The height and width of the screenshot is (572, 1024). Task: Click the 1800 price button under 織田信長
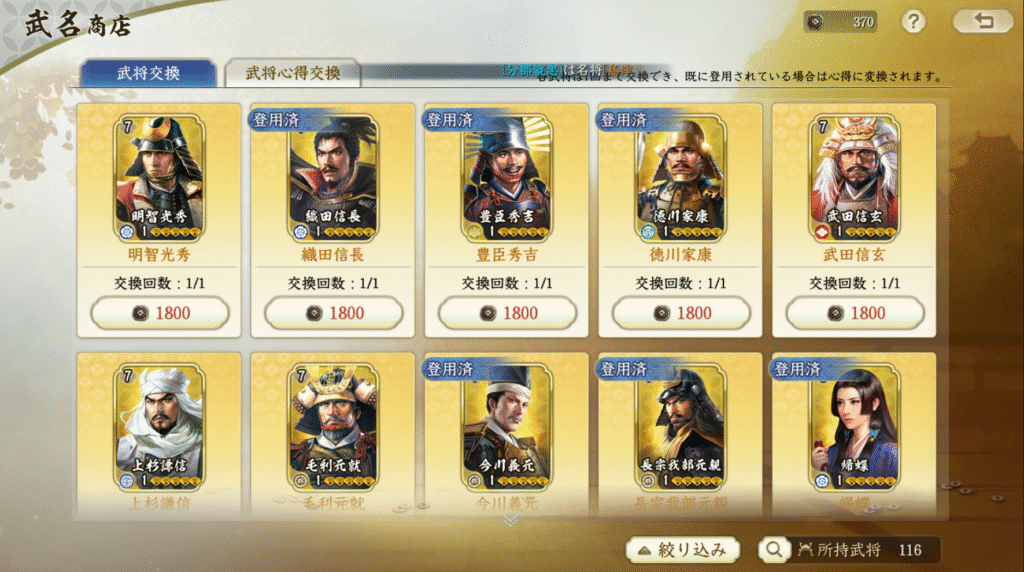[334, 313]
